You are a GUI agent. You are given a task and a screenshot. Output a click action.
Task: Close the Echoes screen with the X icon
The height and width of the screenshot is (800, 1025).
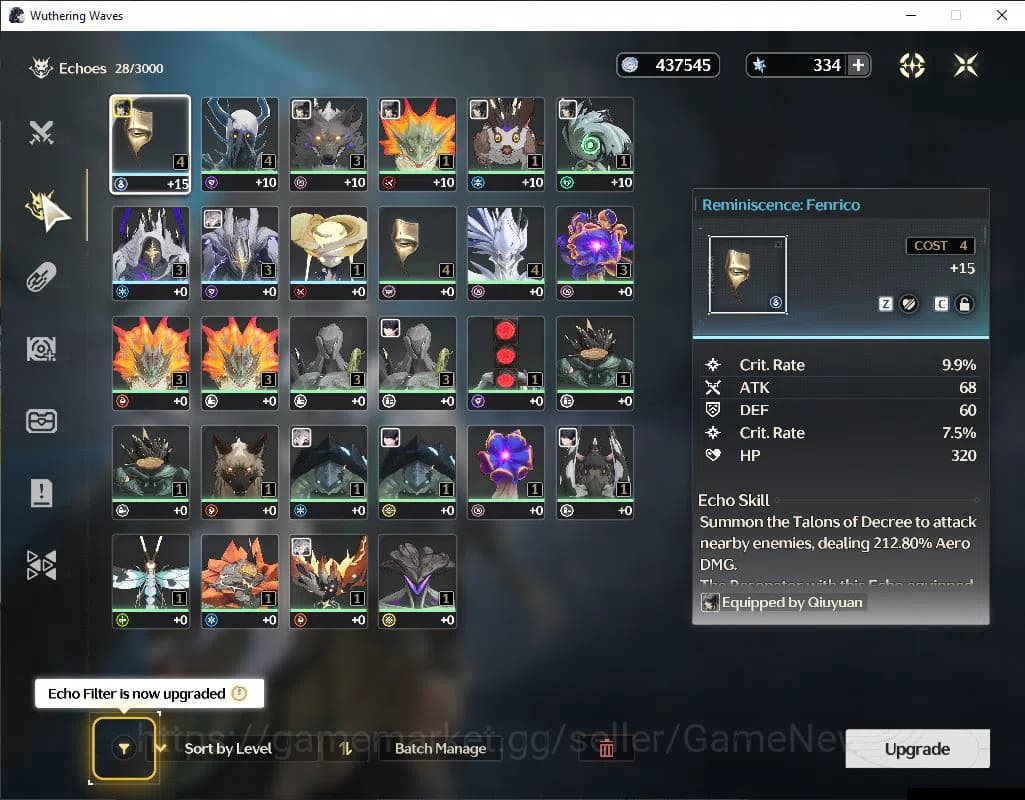tap(965, 65)
